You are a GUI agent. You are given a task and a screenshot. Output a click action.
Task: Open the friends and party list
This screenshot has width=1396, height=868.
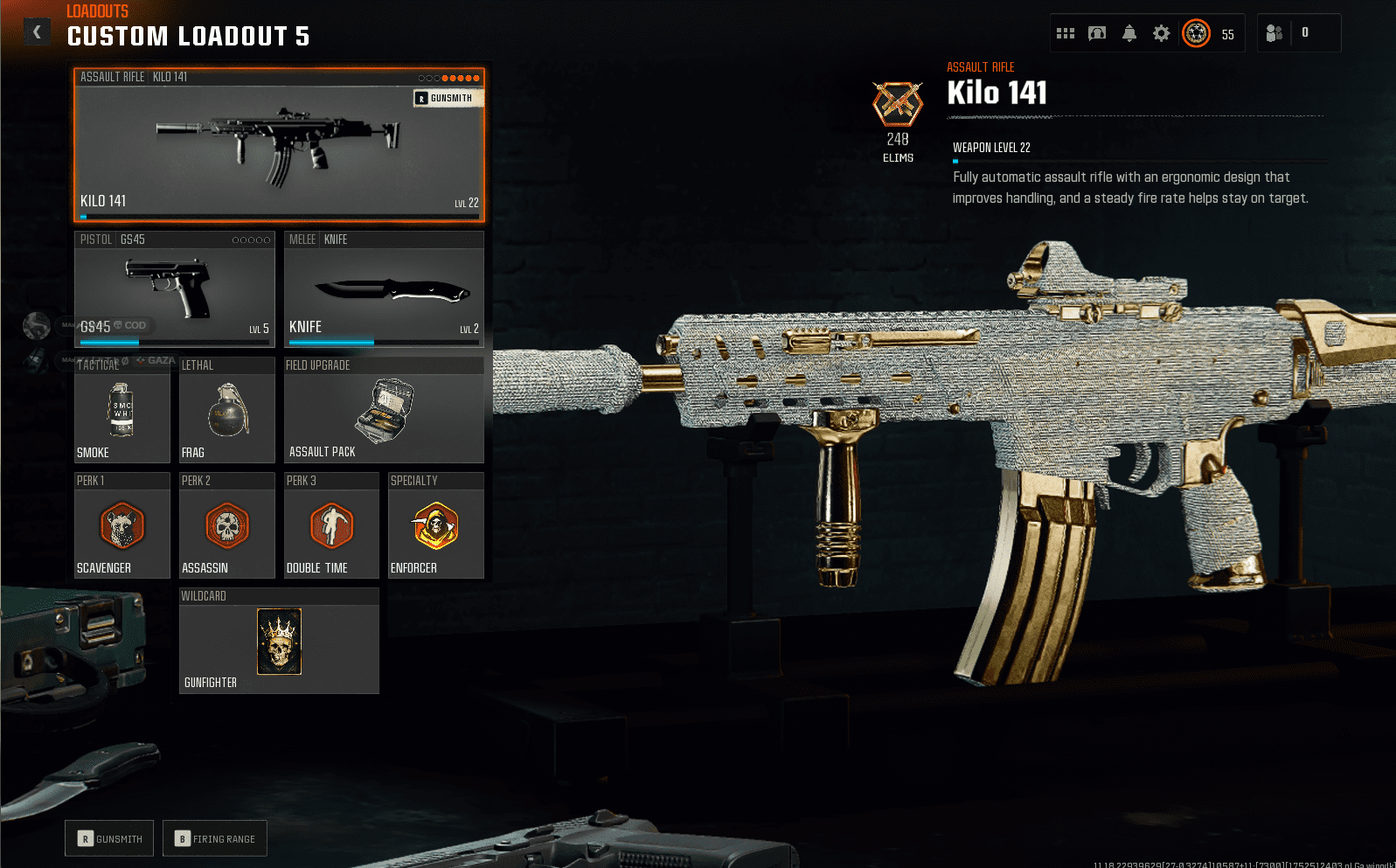tap(1274, 33)
